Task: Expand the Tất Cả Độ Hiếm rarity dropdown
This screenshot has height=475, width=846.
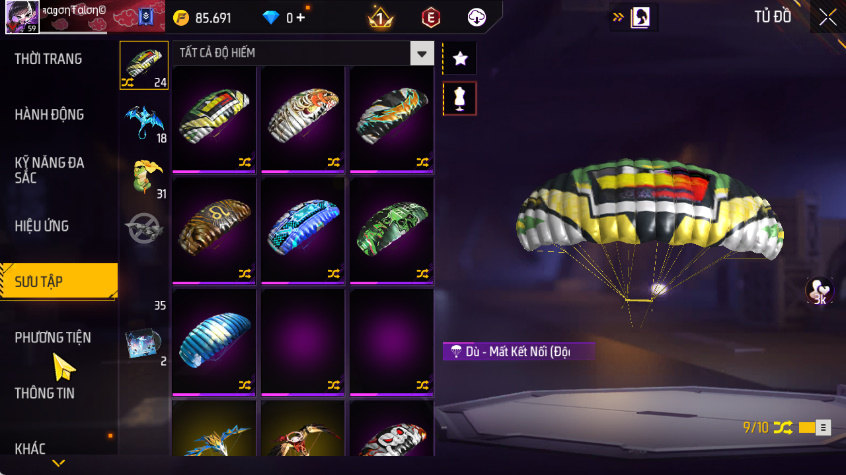Action: [423, 53]
